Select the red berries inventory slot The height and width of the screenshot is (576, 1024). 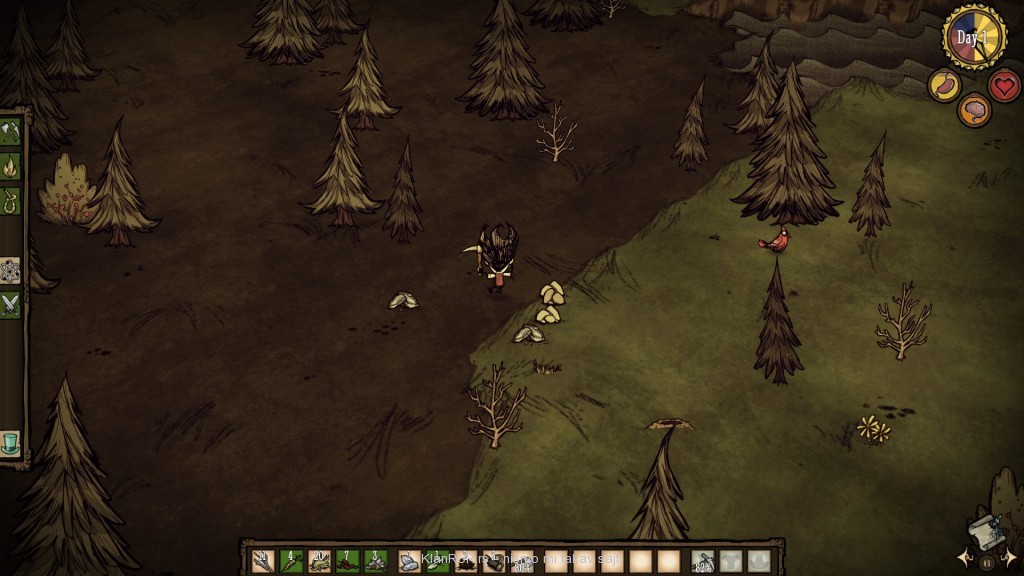click(x=347, y=561)
